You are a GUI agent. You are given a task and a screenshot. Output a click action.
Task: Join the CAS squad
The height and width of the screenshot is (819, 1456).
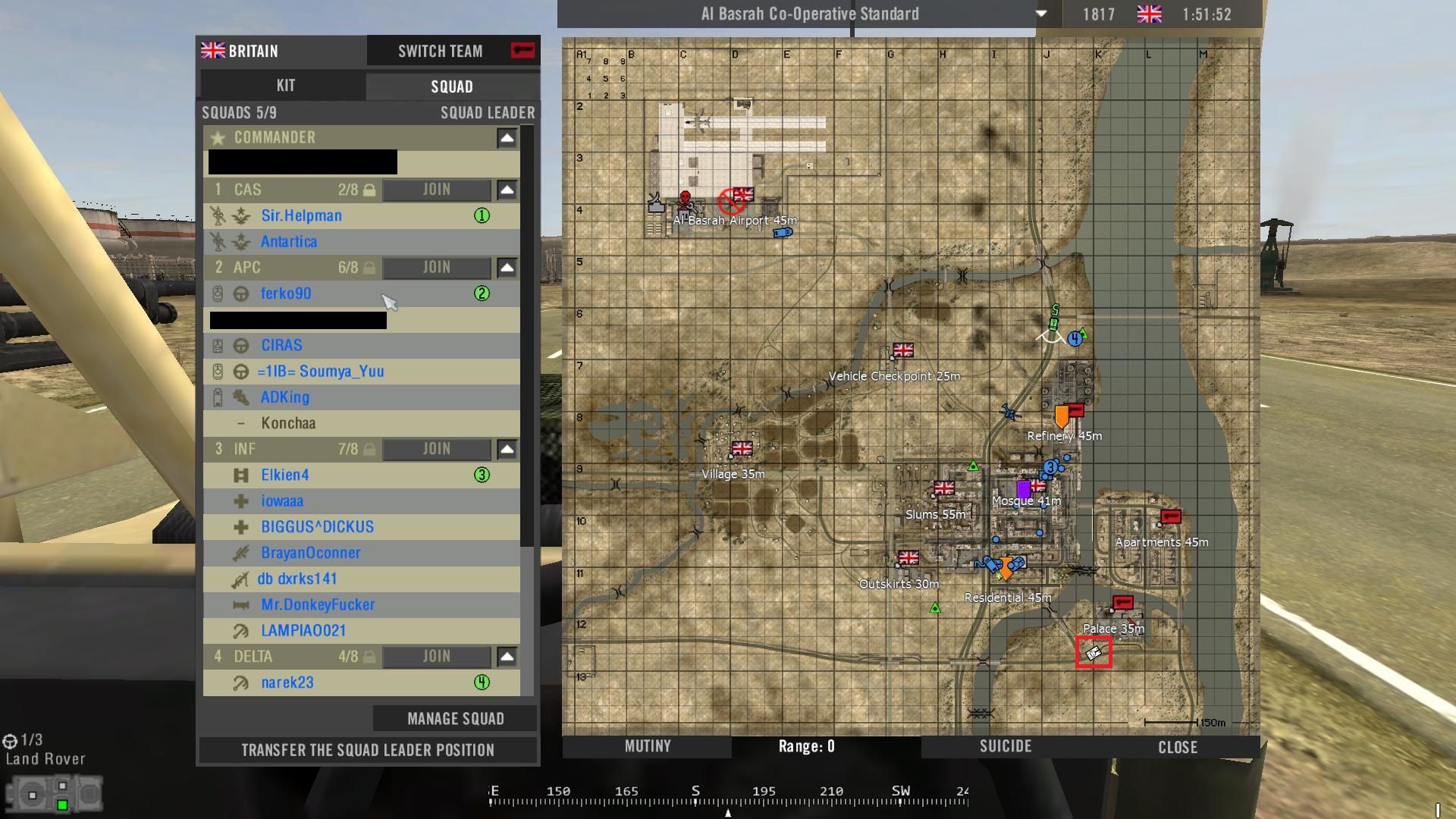[436, 190]
